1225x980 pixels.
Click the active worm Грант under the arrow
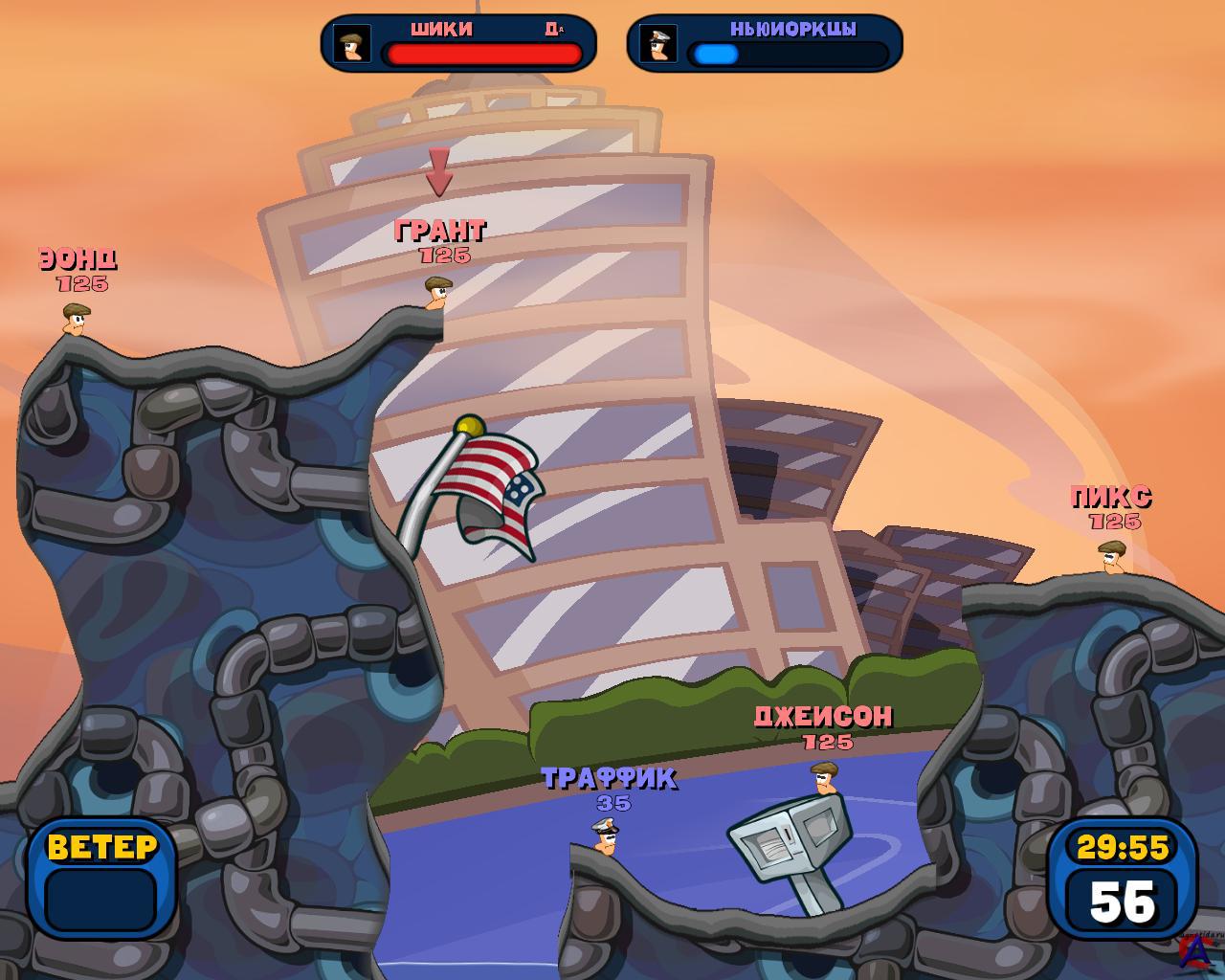436,293
